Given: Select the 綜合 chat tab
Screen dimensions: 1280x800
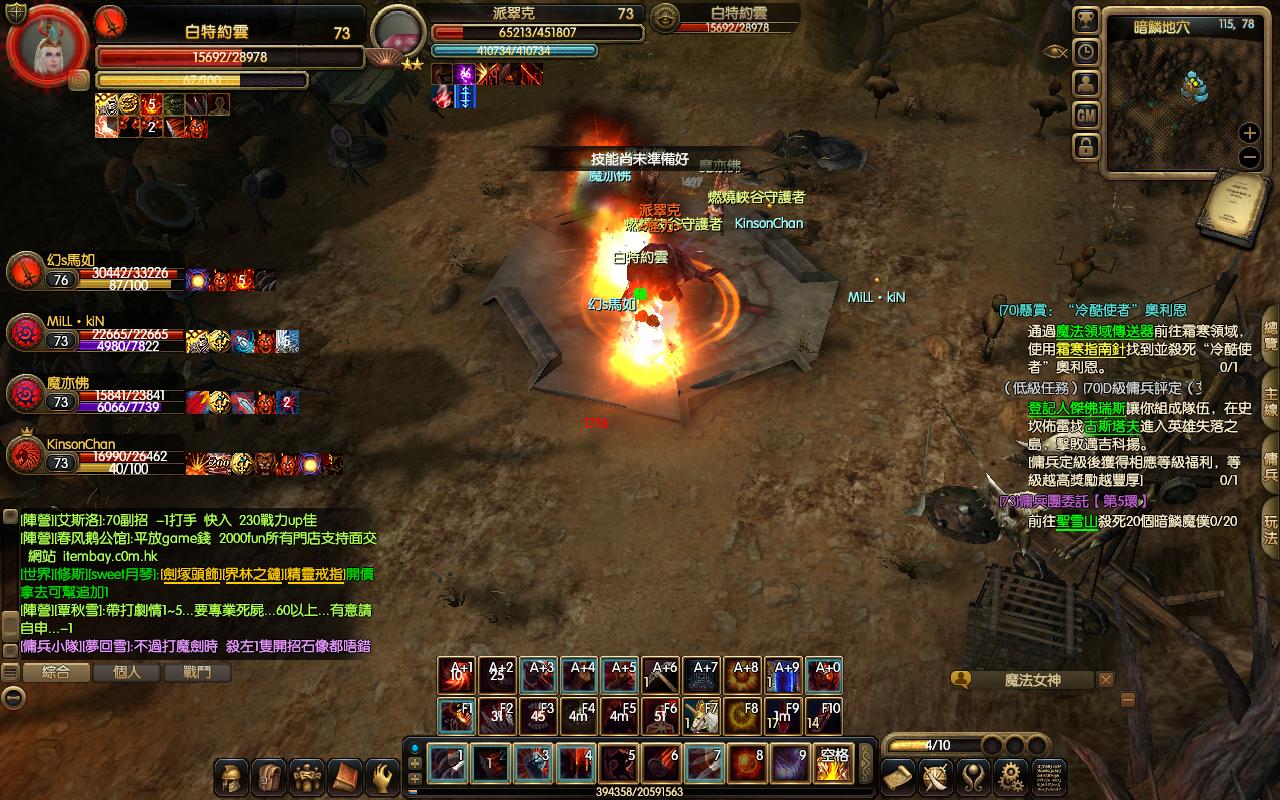Looking at the screenshot, I should pos(57,672).
